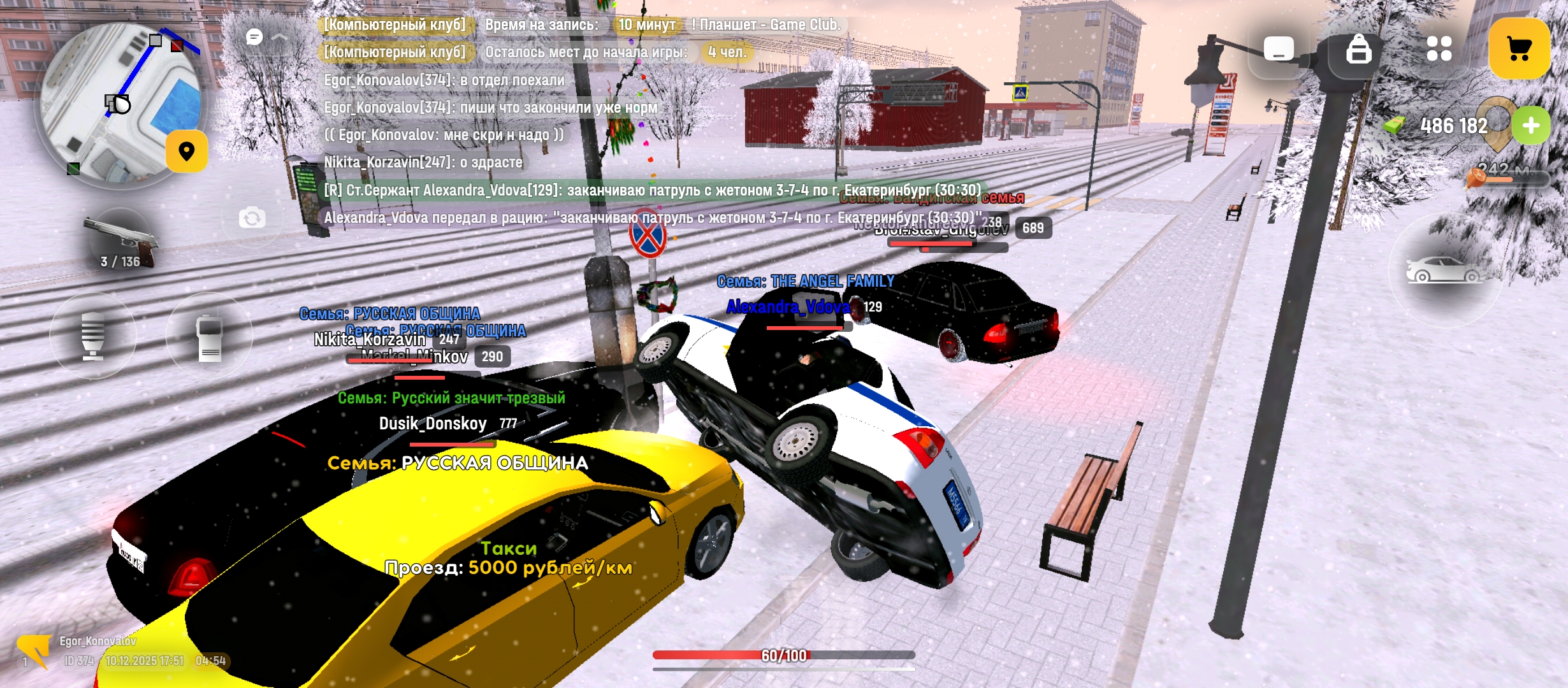Open the white tablet button

pyautogui.click(x=1278, y=48)
